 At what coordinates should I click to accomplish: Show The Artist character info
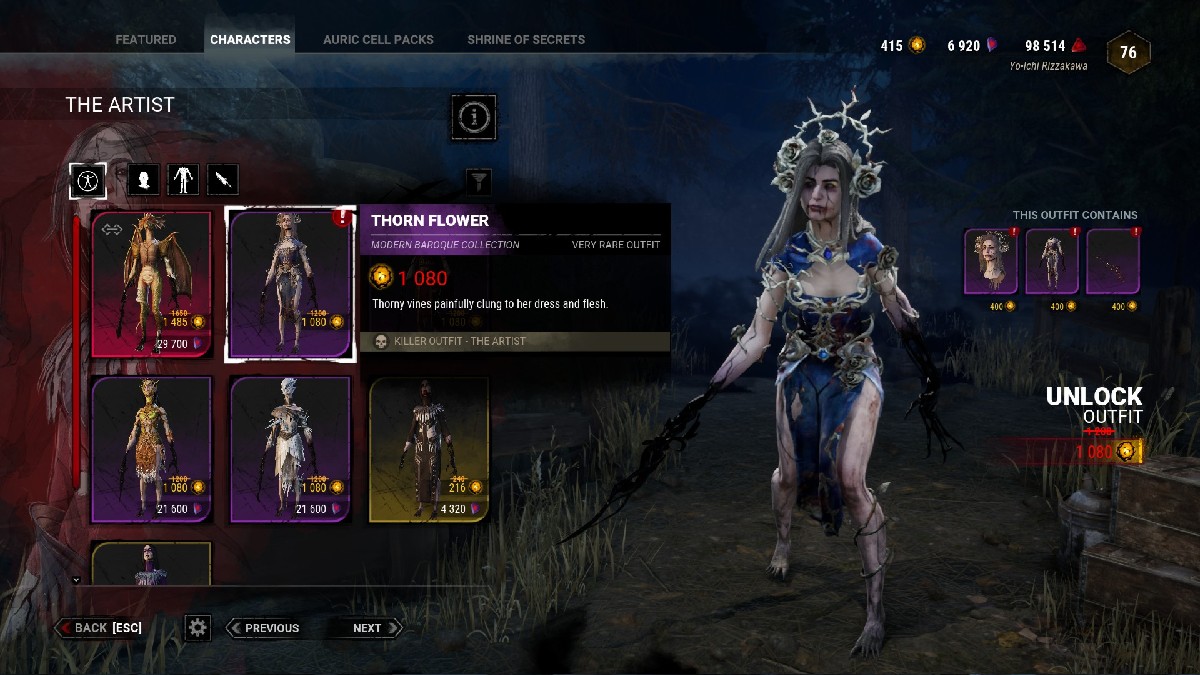(x=473, y=118)
